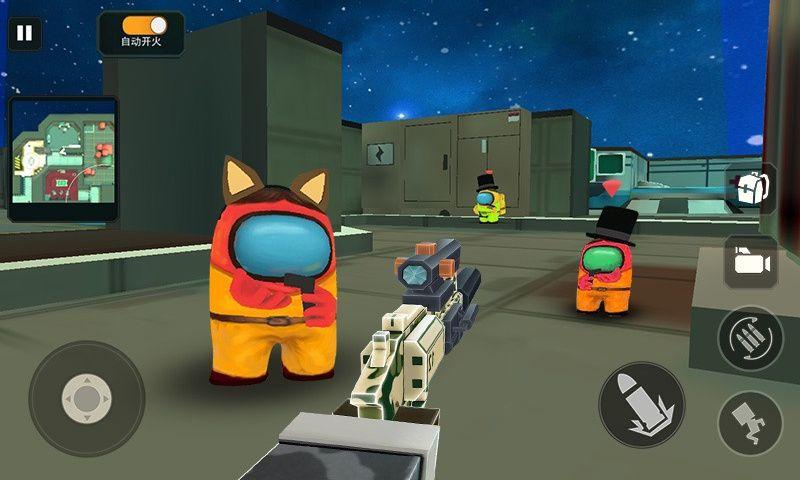Pause the game
Image resolution: width=800 pixels, height=480 pixels.
(x=25, y=33)
